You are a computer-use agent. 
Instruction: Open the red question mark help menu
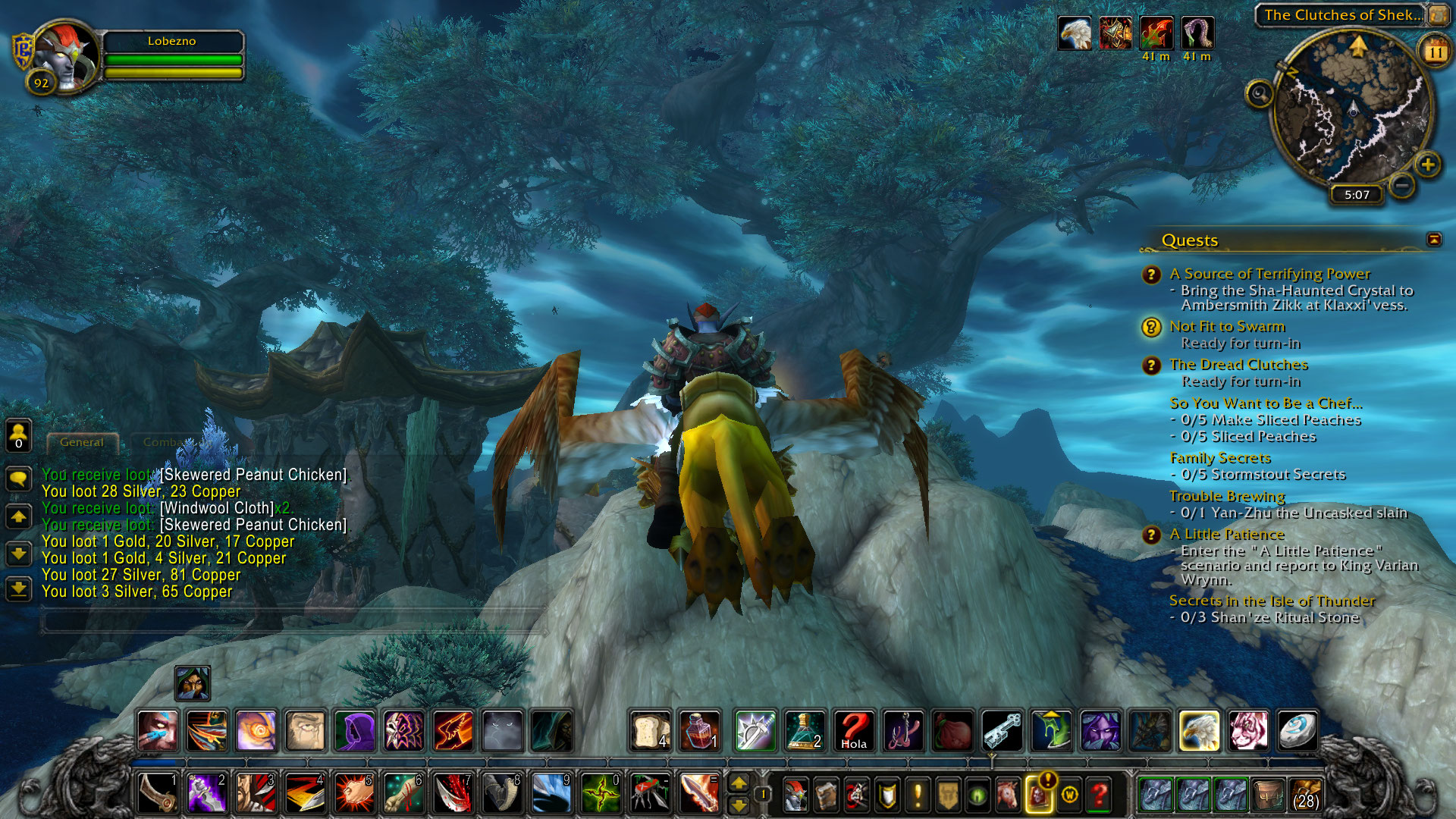(1100, 795)
